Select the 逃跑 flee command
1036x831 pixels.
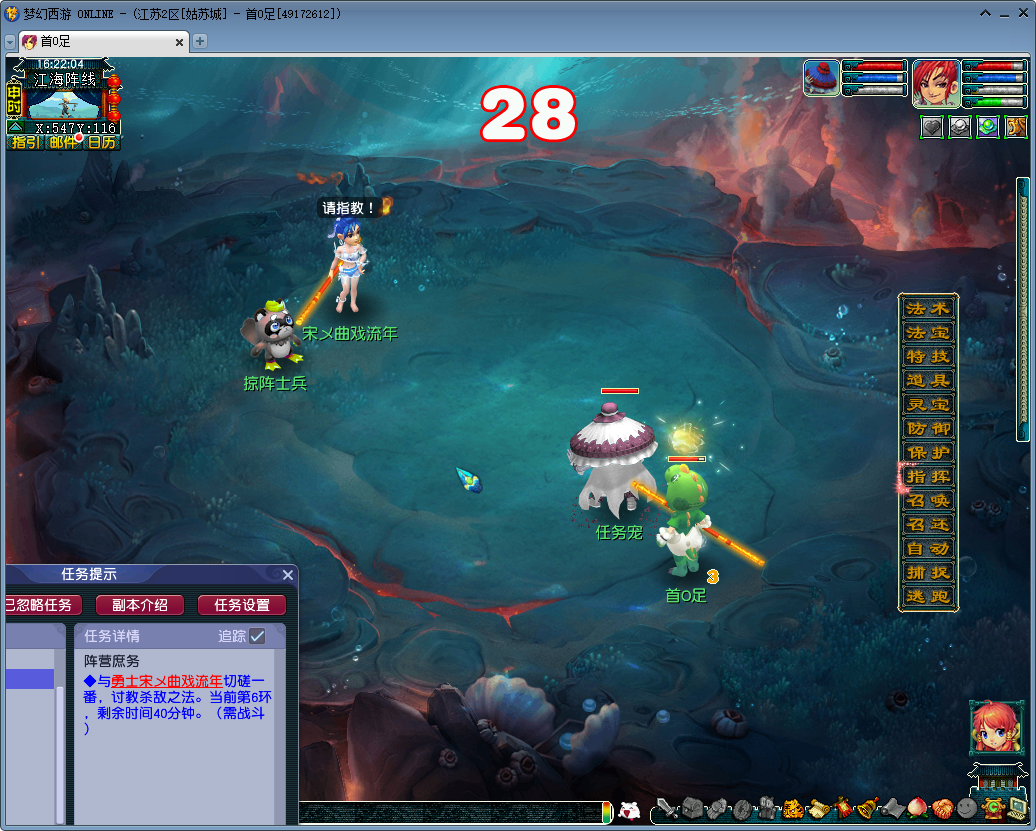click(928, 597)
